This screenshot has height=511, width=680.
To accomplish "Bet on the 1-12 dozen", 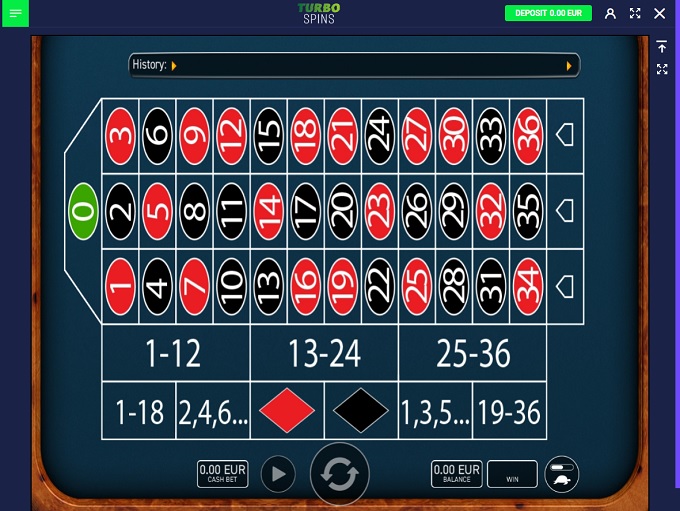I will (x=175, y=353).
